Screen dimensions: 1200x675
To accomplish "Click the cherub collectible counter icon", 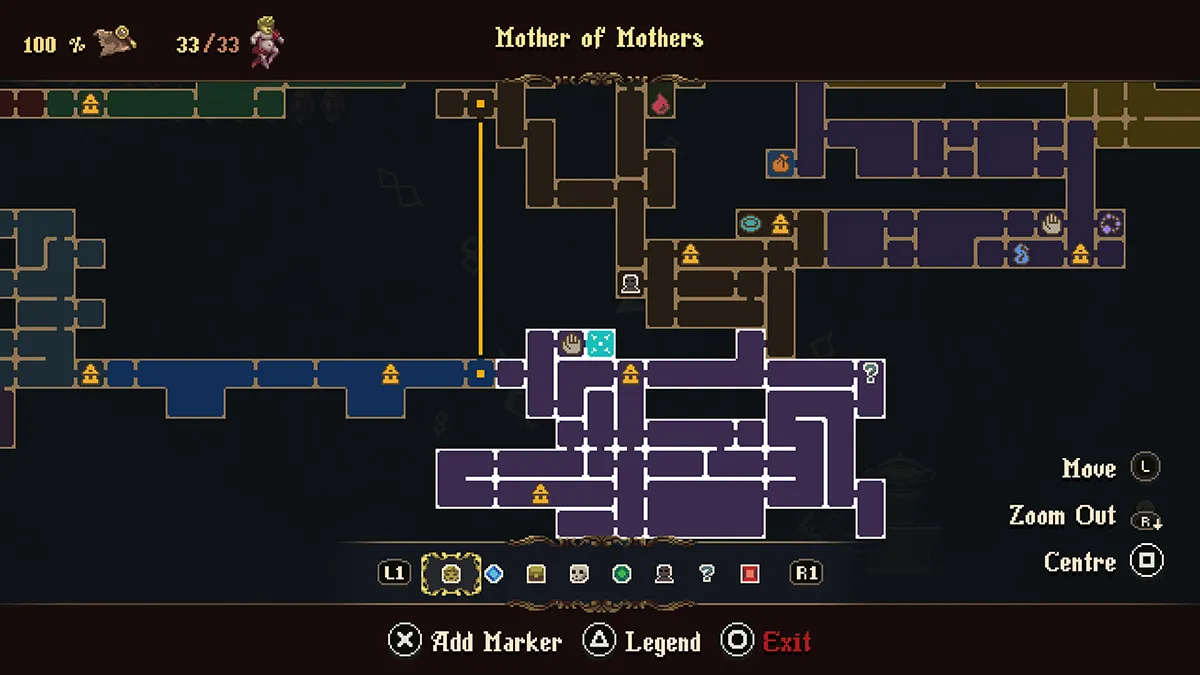I will tap(267, 41).
